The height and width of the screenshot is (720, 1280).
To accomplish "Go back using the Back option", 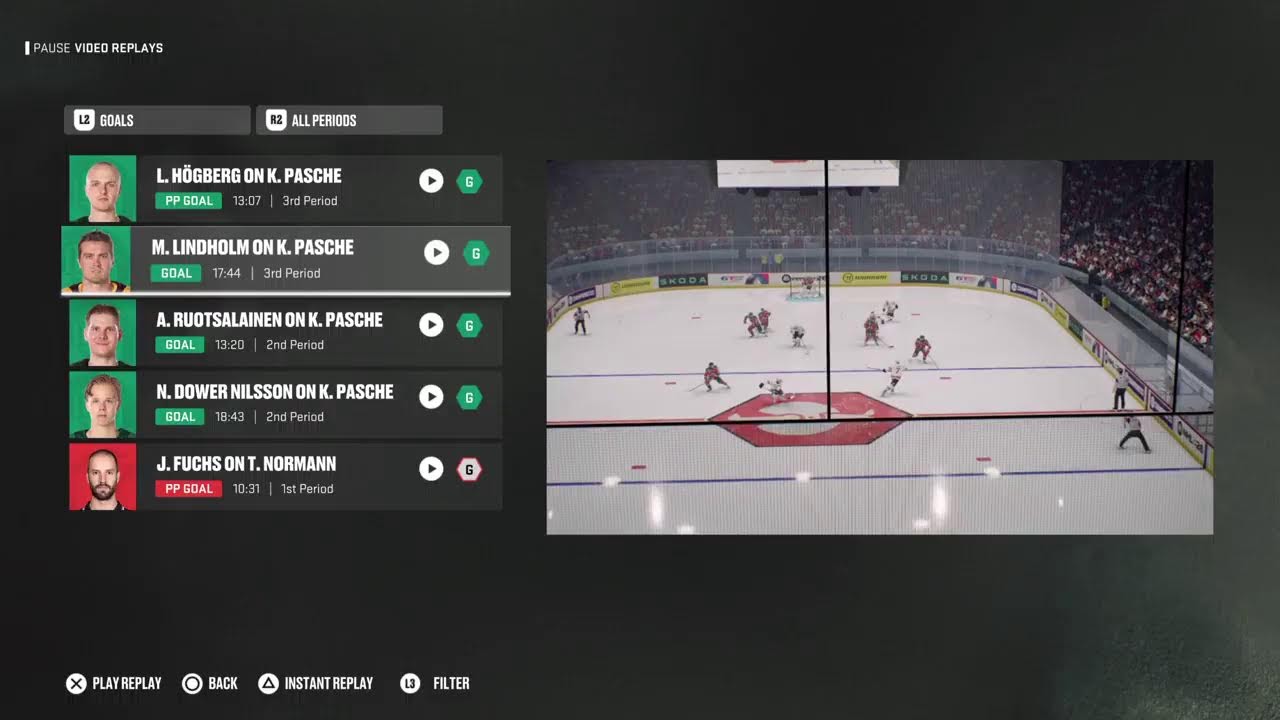I will pos(210,684).
